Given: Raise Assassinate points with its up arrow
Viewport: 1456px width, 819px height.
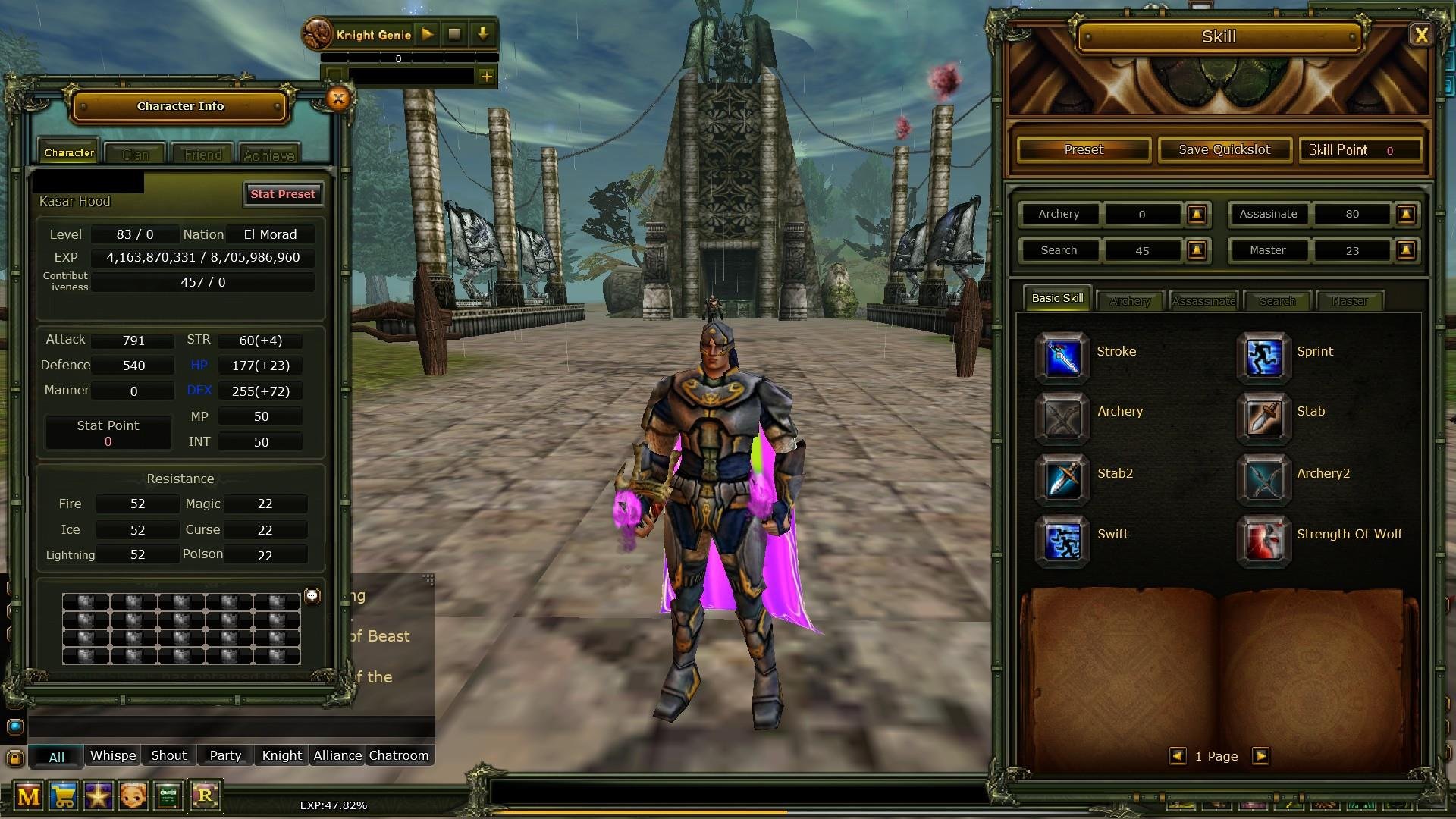Looking at the screenshot, I should click(1407, 214).
